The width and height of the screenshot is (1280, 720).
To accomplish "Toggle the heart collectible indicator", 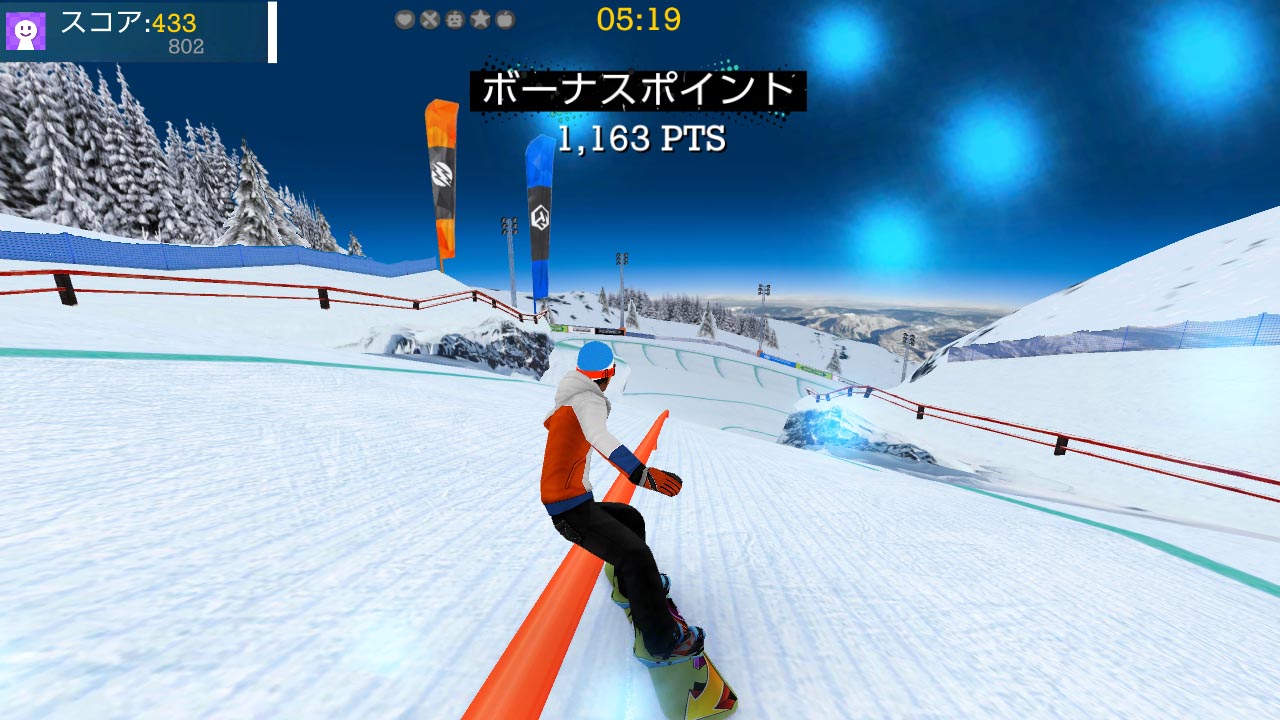I will coord(405,18).
